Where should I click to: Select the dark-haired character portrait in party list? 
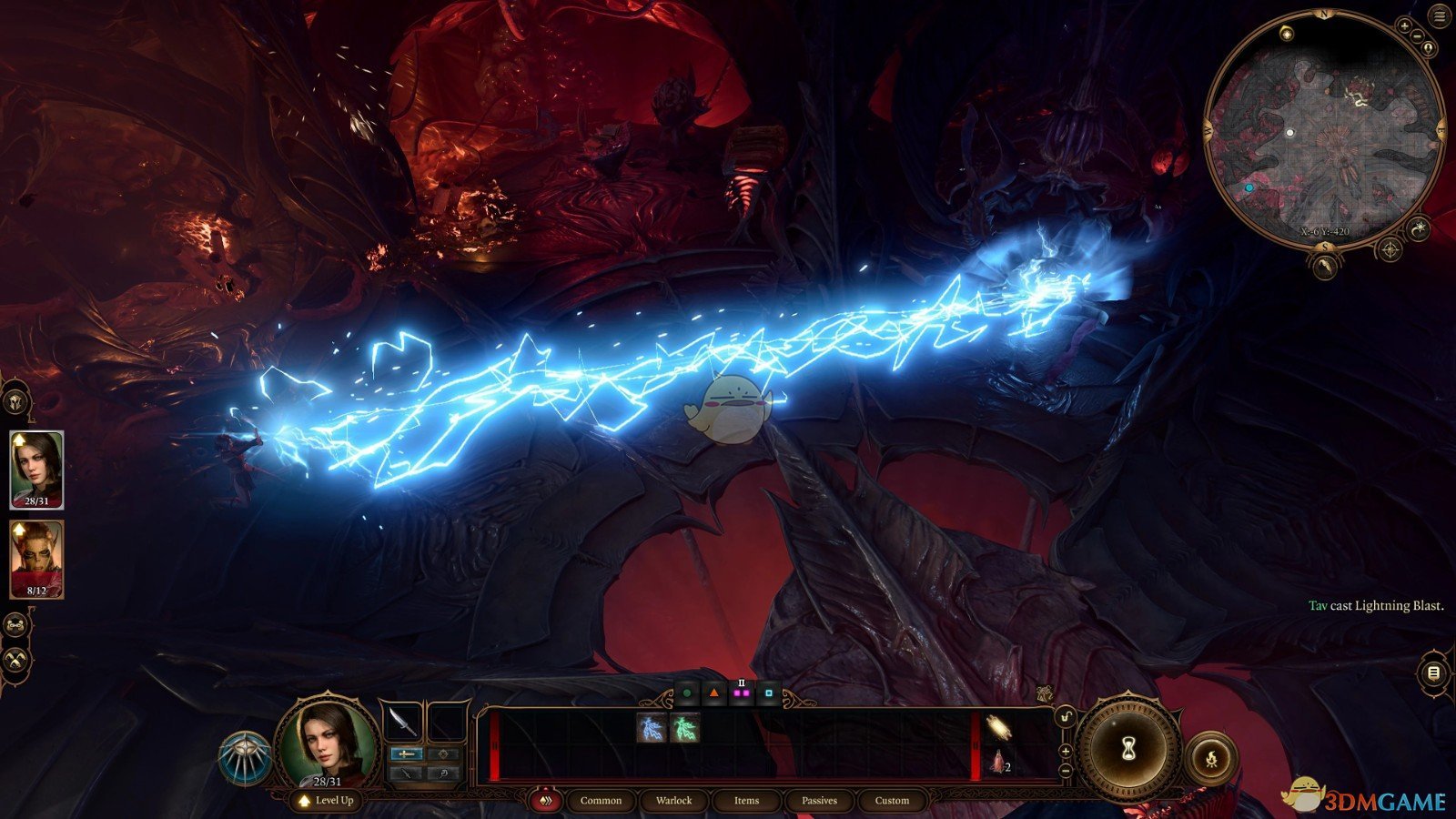(x=36, y=469)
